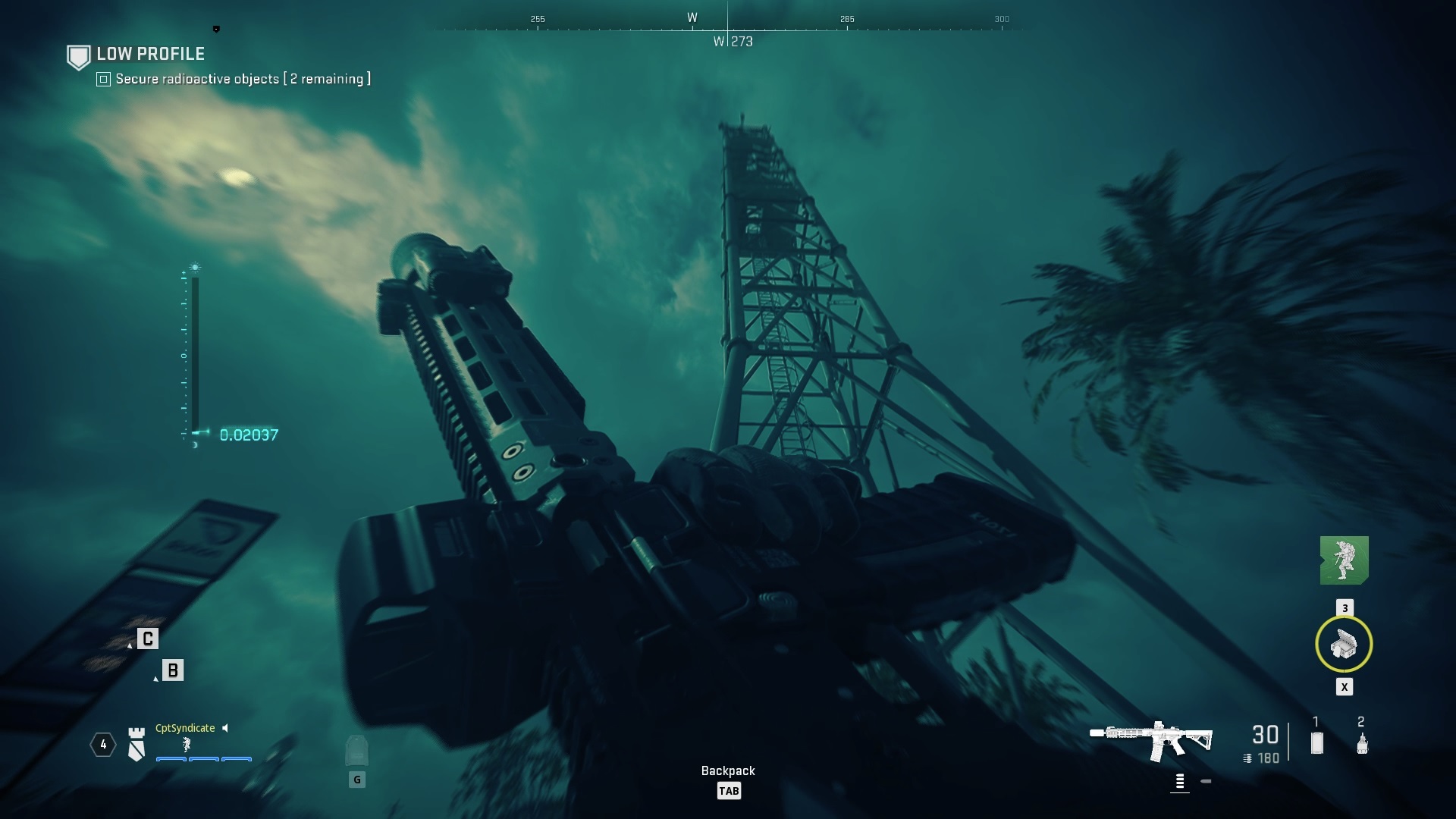Use the armor plate icon

pos(356,751)
